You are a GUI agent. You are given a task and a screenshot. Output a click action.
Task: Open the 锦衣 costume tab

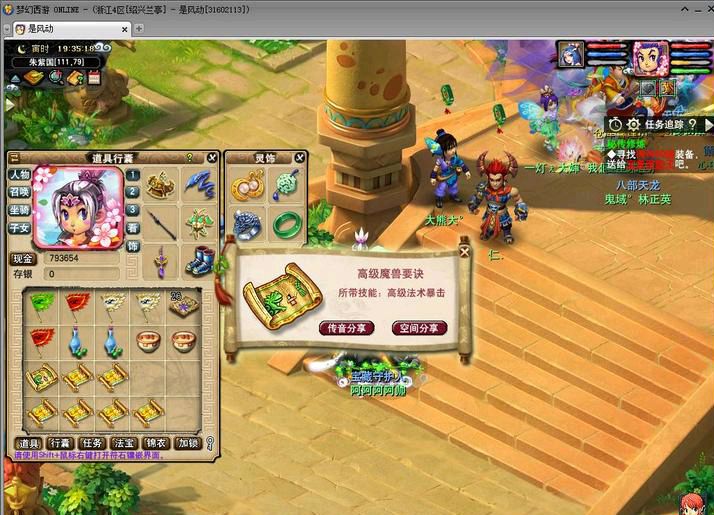click(155, 443)
